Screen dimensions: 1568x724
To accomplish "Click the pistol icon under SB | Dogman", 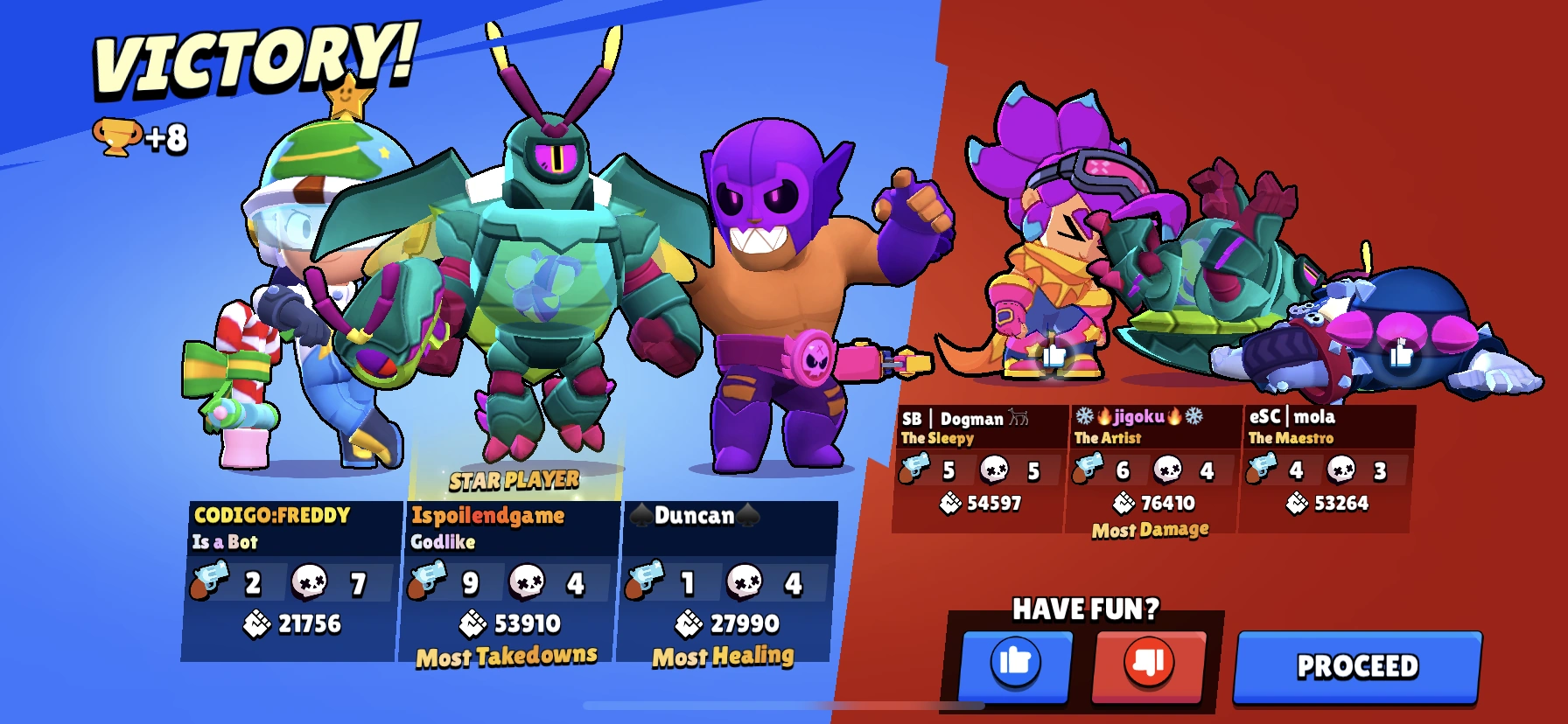I will 917,470.
